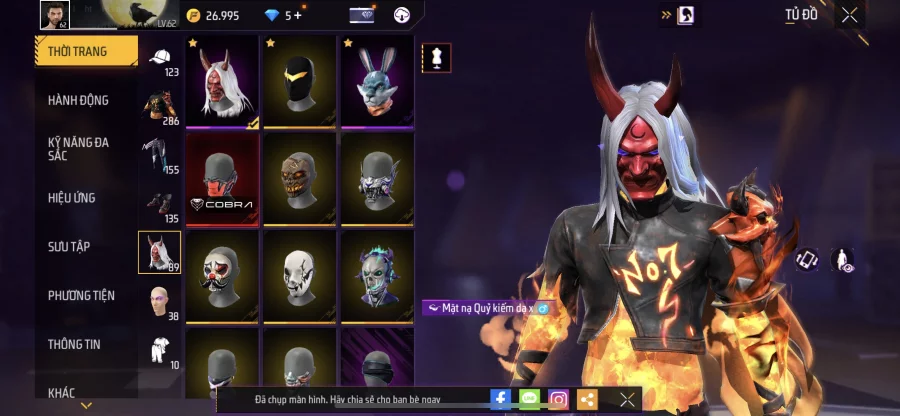Image resolution: width=900 pixels, height=416 pixels.
Task: Choose the pumpkin face mask
Action: (299, 179)
